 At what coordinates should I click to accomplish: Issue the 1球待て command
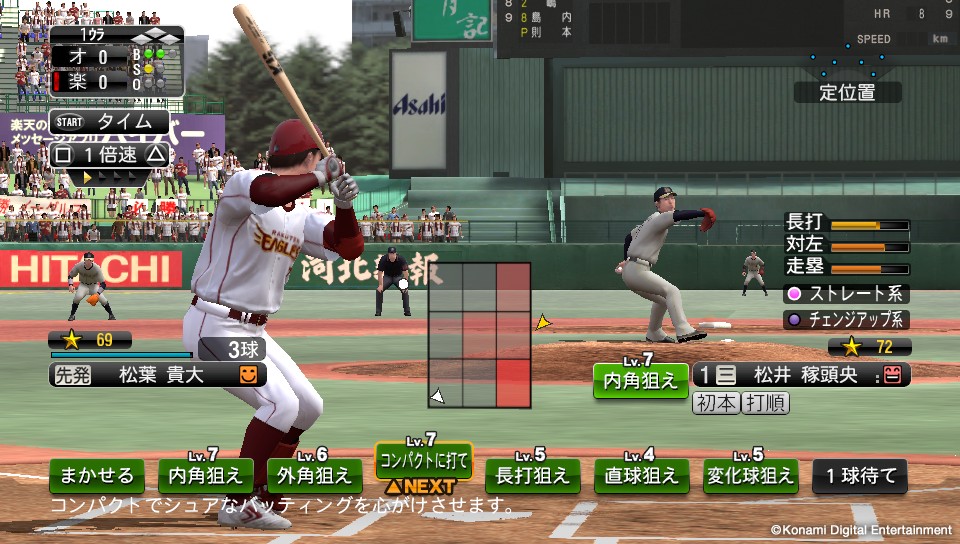(860, 476)
